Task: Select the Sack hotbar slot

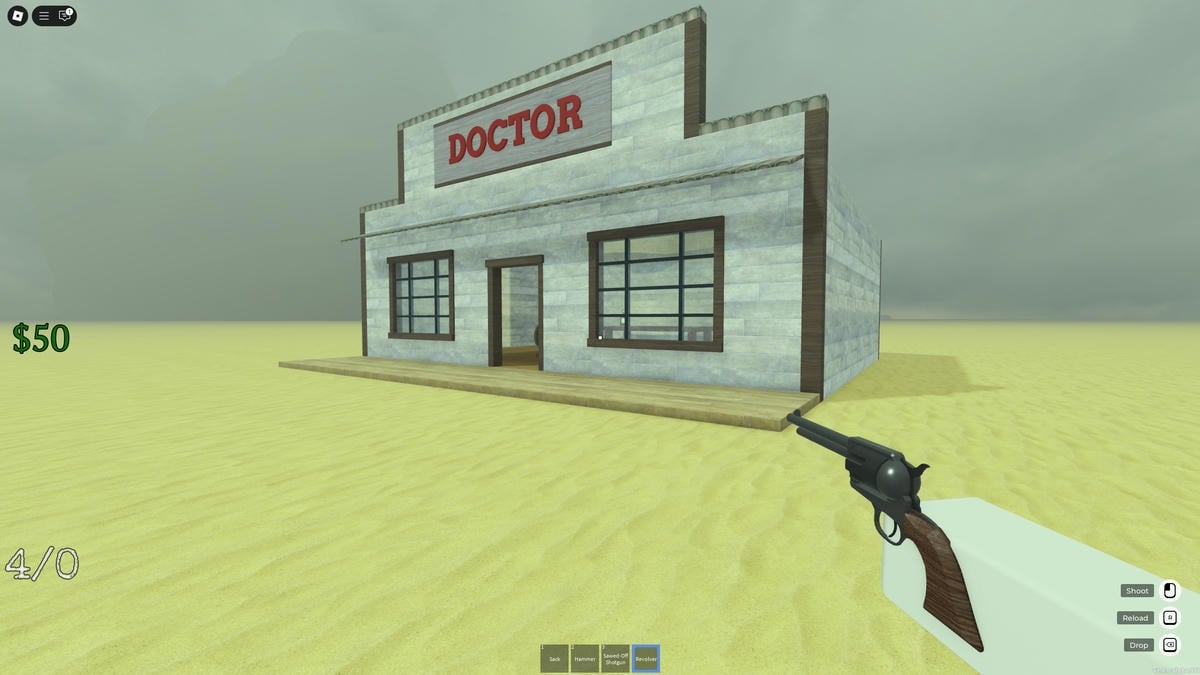Action: click(x=555, y=658)
